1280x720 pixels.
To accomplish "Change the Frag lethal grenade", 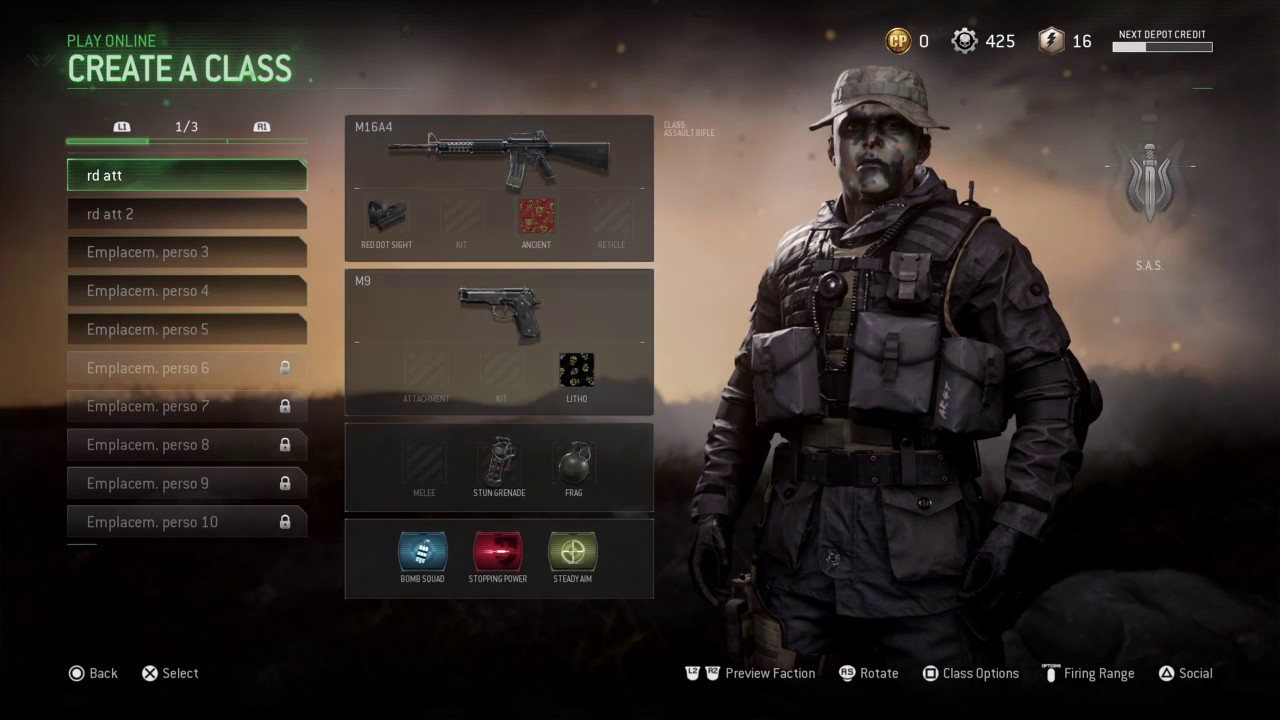I will point(573,463).
